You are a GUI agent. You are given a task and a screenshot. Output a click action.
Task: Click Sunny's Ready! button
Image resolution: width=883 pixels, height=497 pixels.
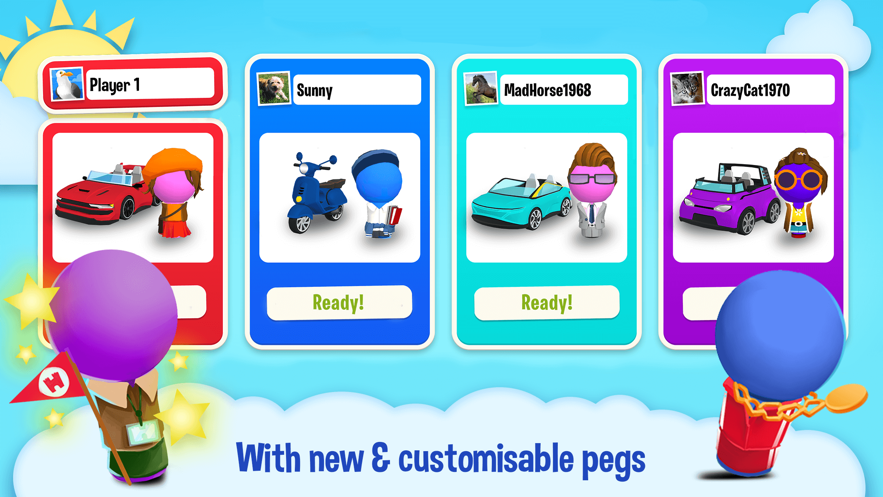coord(339,303)
